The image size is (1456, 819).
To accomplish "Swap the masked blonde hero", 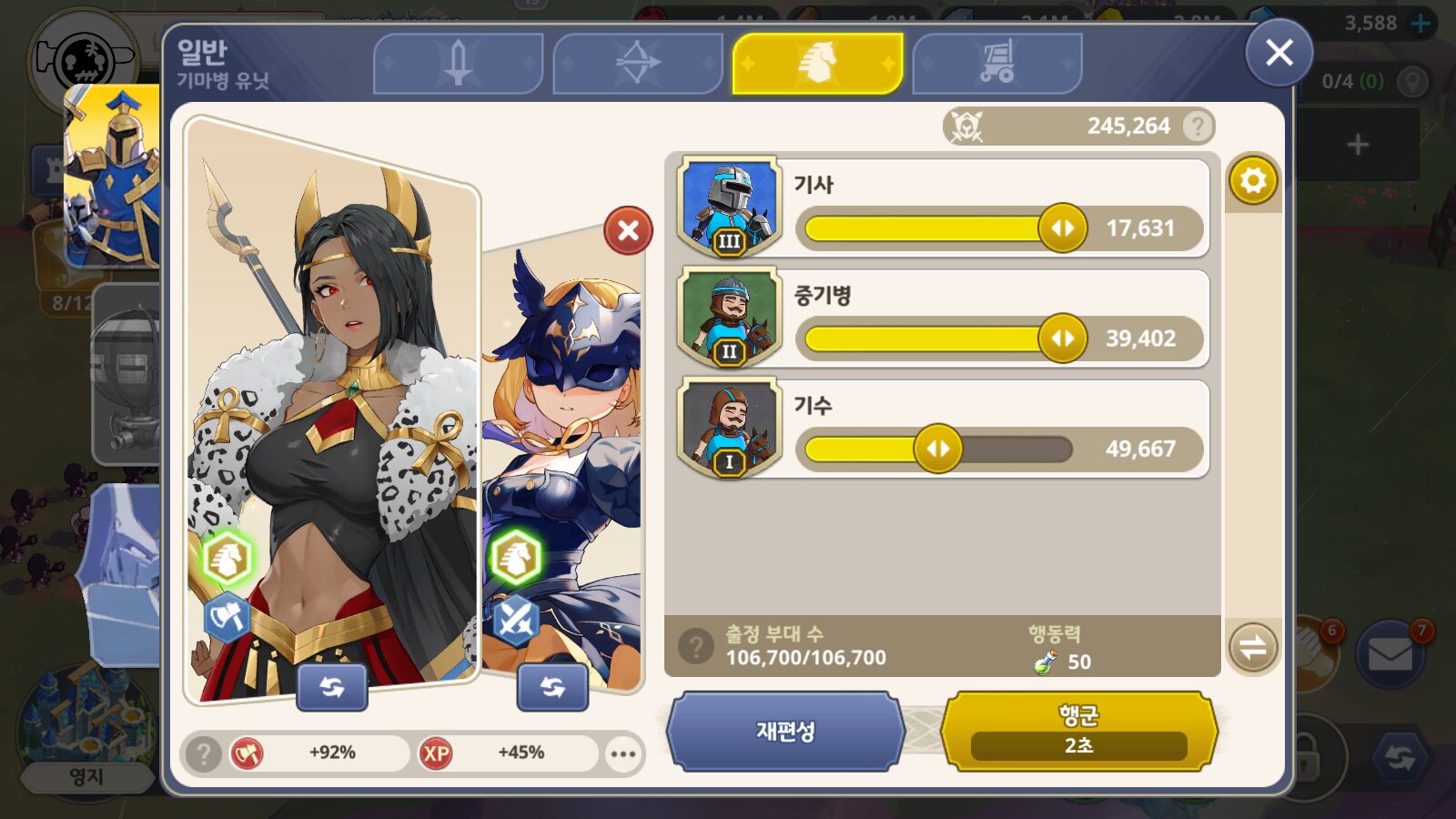I will coord(552,687).
